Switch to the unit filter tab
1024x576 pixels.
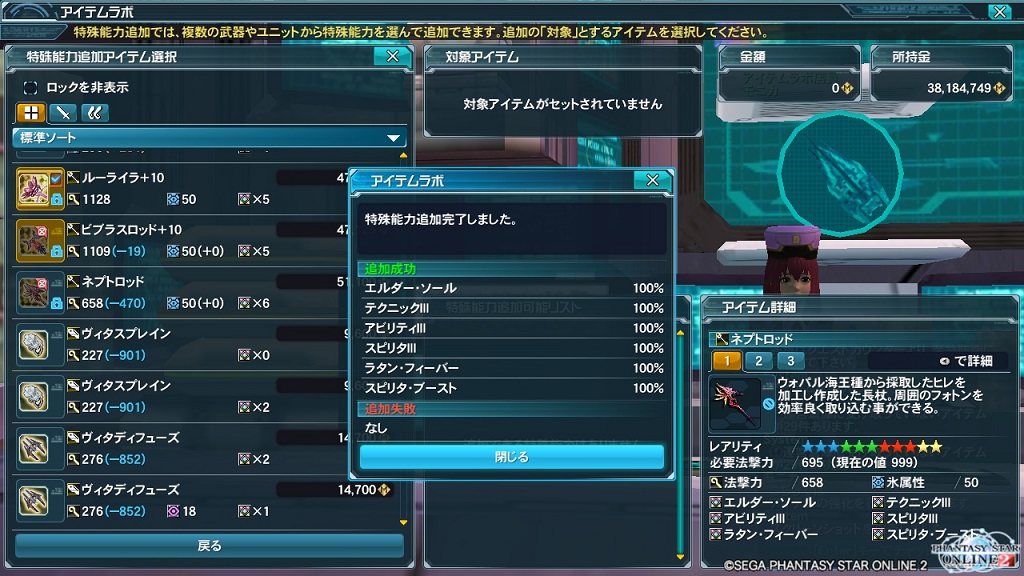click(x=95, y=113)
